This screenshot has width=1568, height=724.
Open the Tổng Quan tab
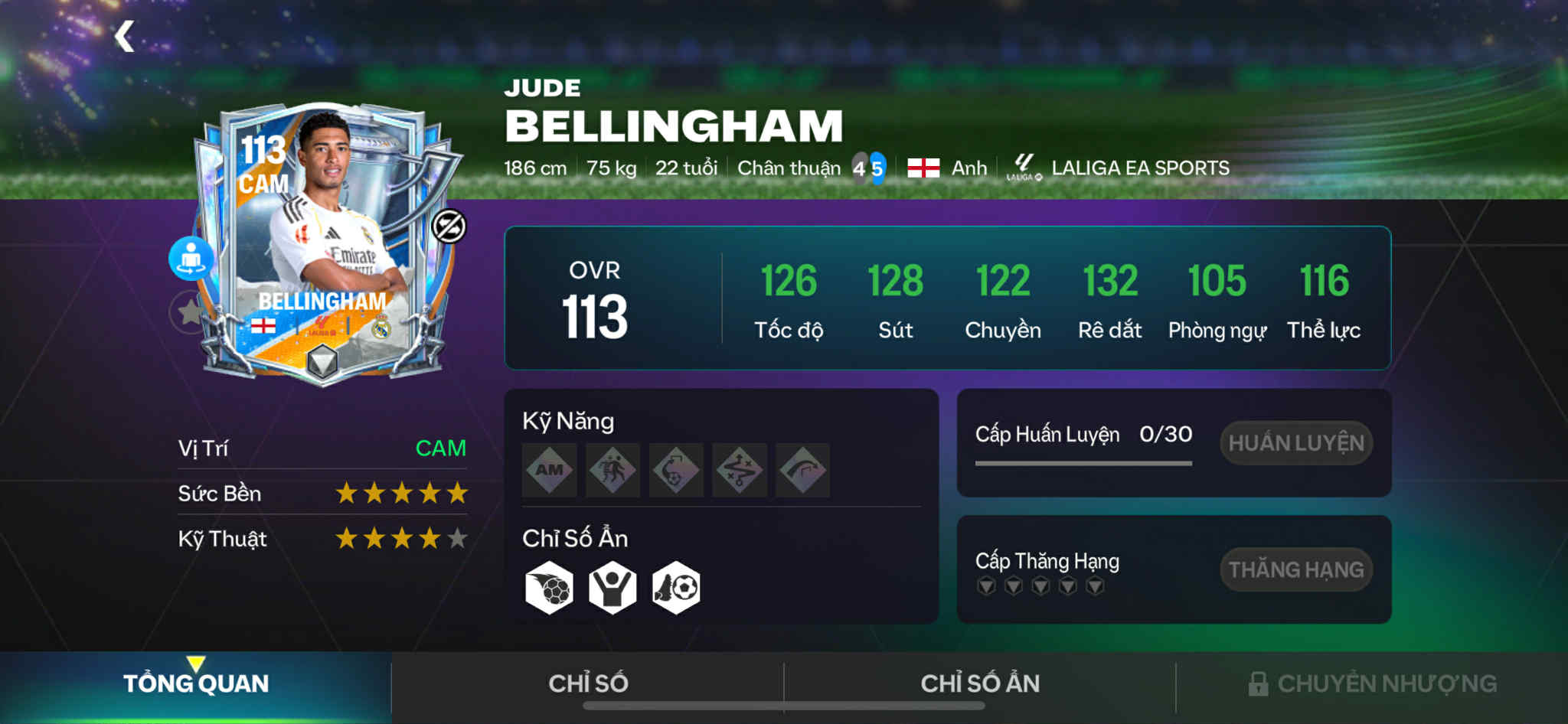[196, 683]
